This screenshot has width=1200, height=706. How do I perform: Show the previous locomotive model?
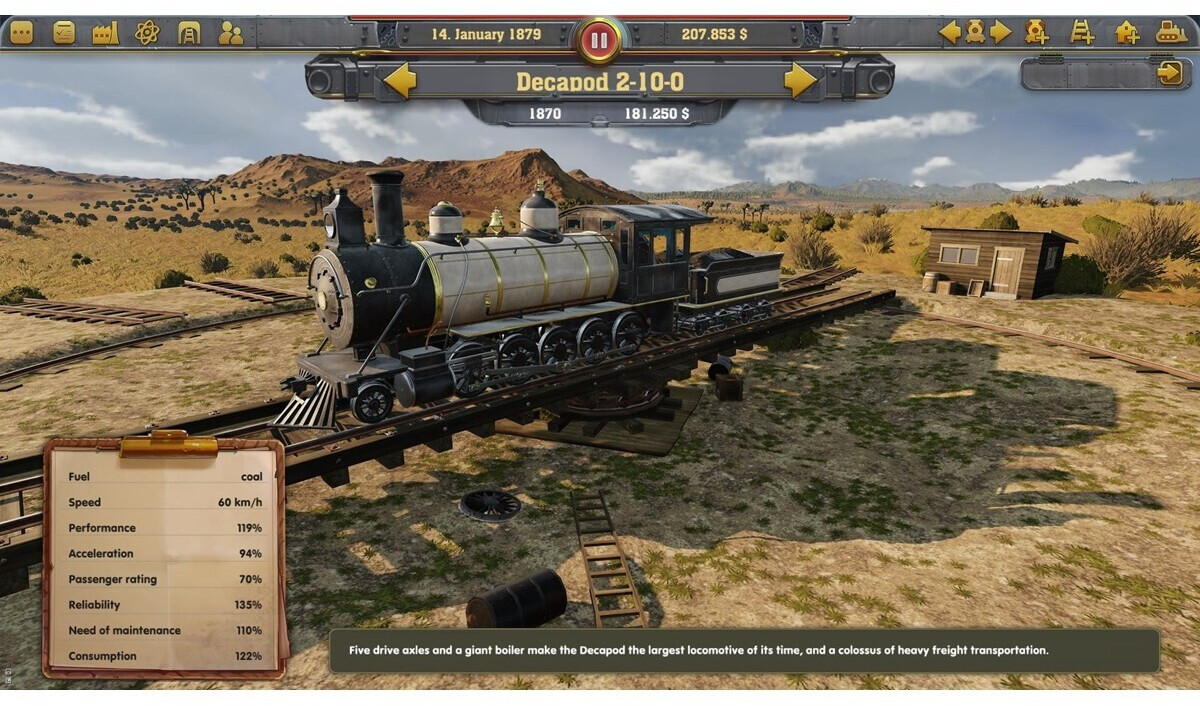(x=400, y=80)
